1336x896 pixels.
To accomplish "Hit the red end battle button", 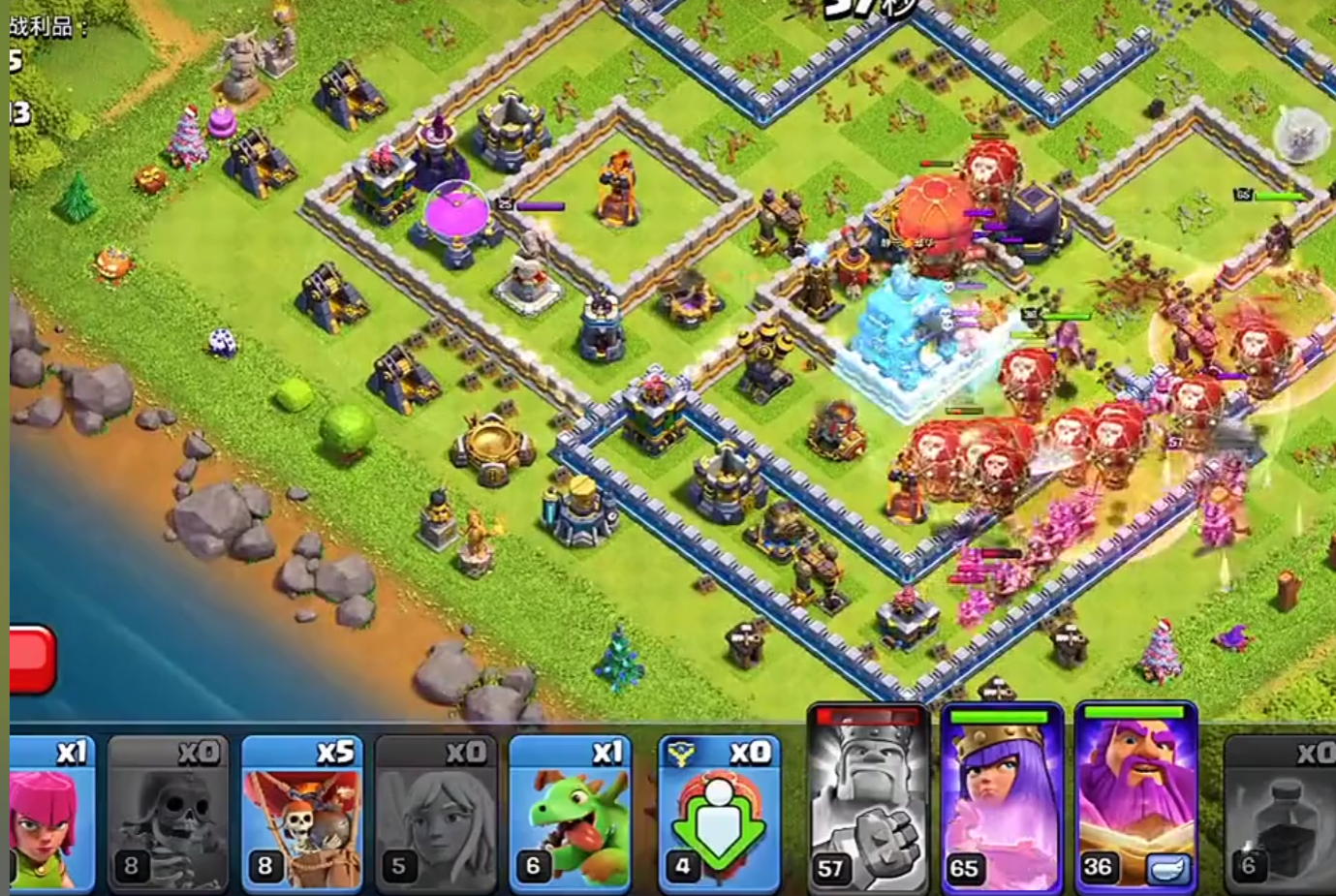I will pos(31,660).
